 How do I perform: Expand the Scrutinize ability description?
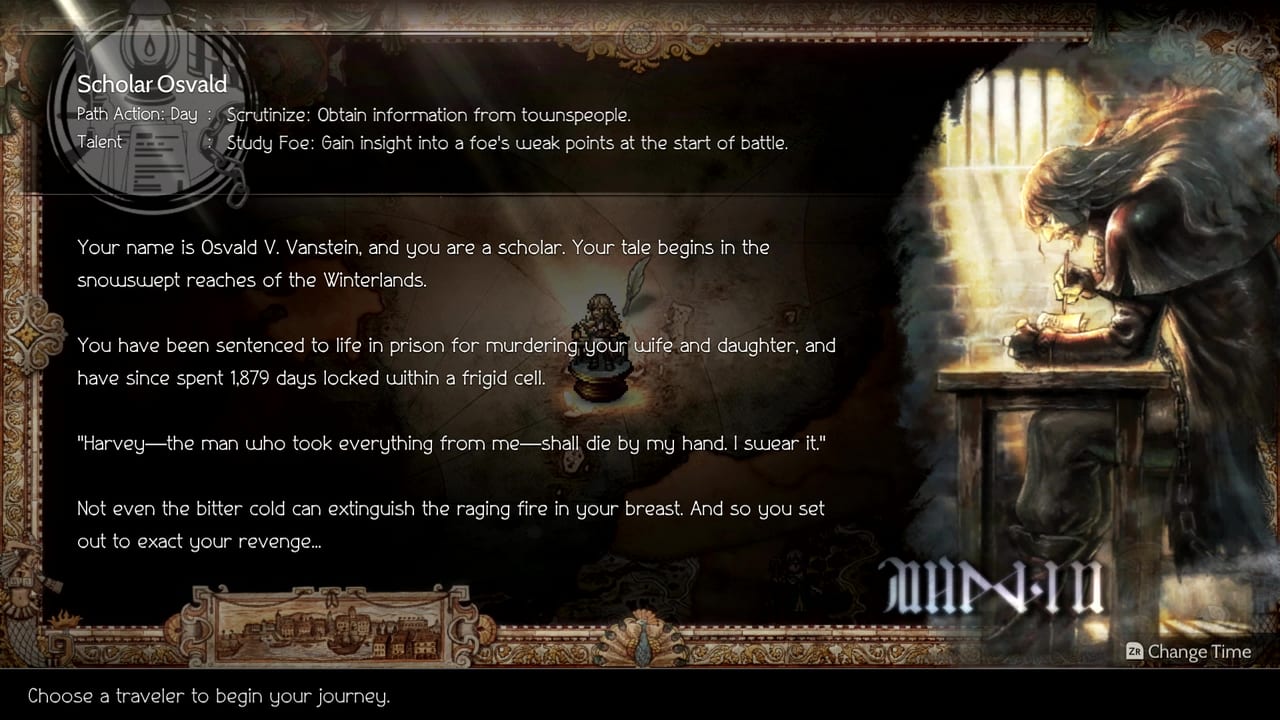coord(430,114)
